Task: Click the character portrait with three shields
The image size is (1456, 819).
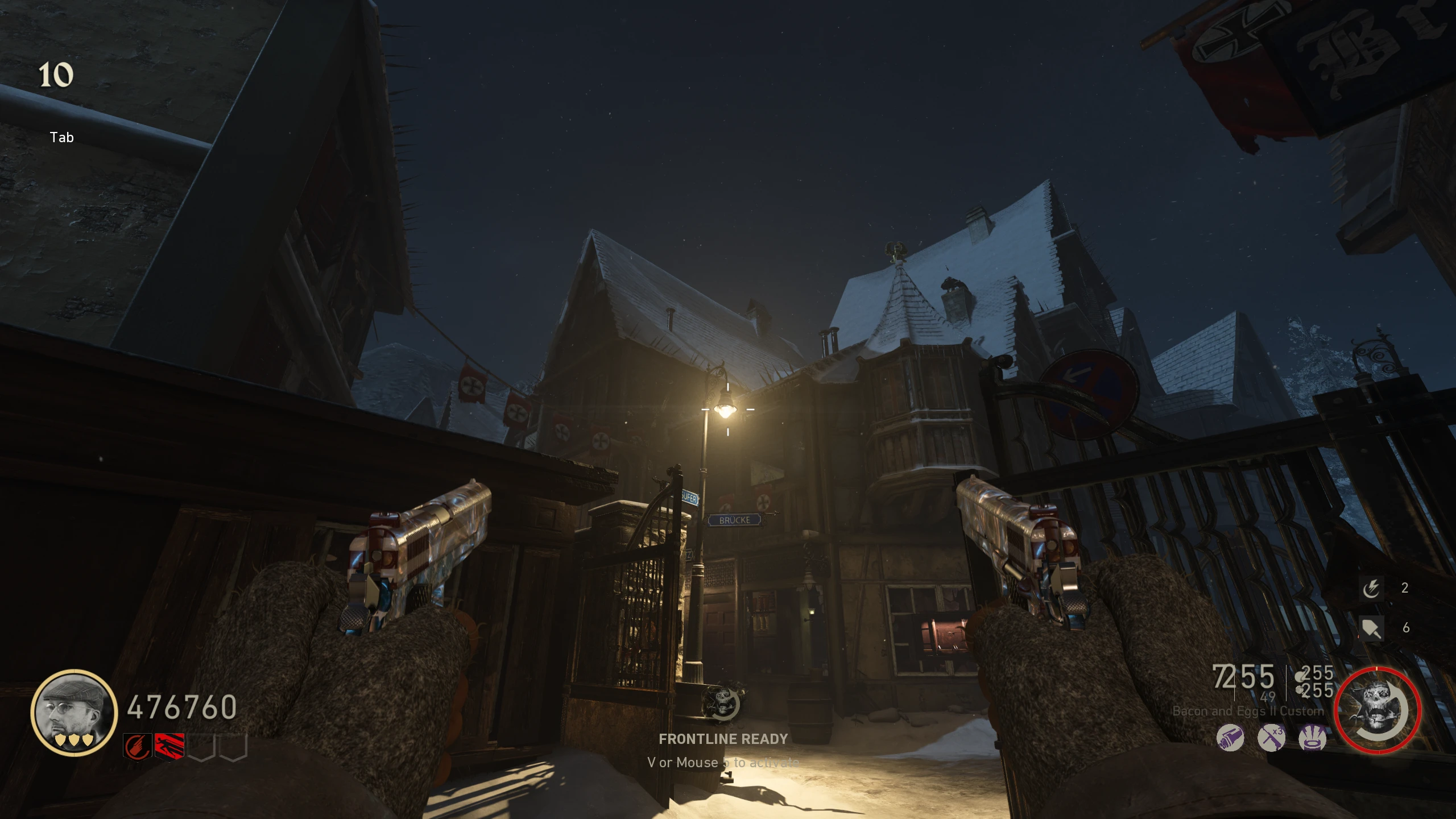Action: click(x=74, y=713)
